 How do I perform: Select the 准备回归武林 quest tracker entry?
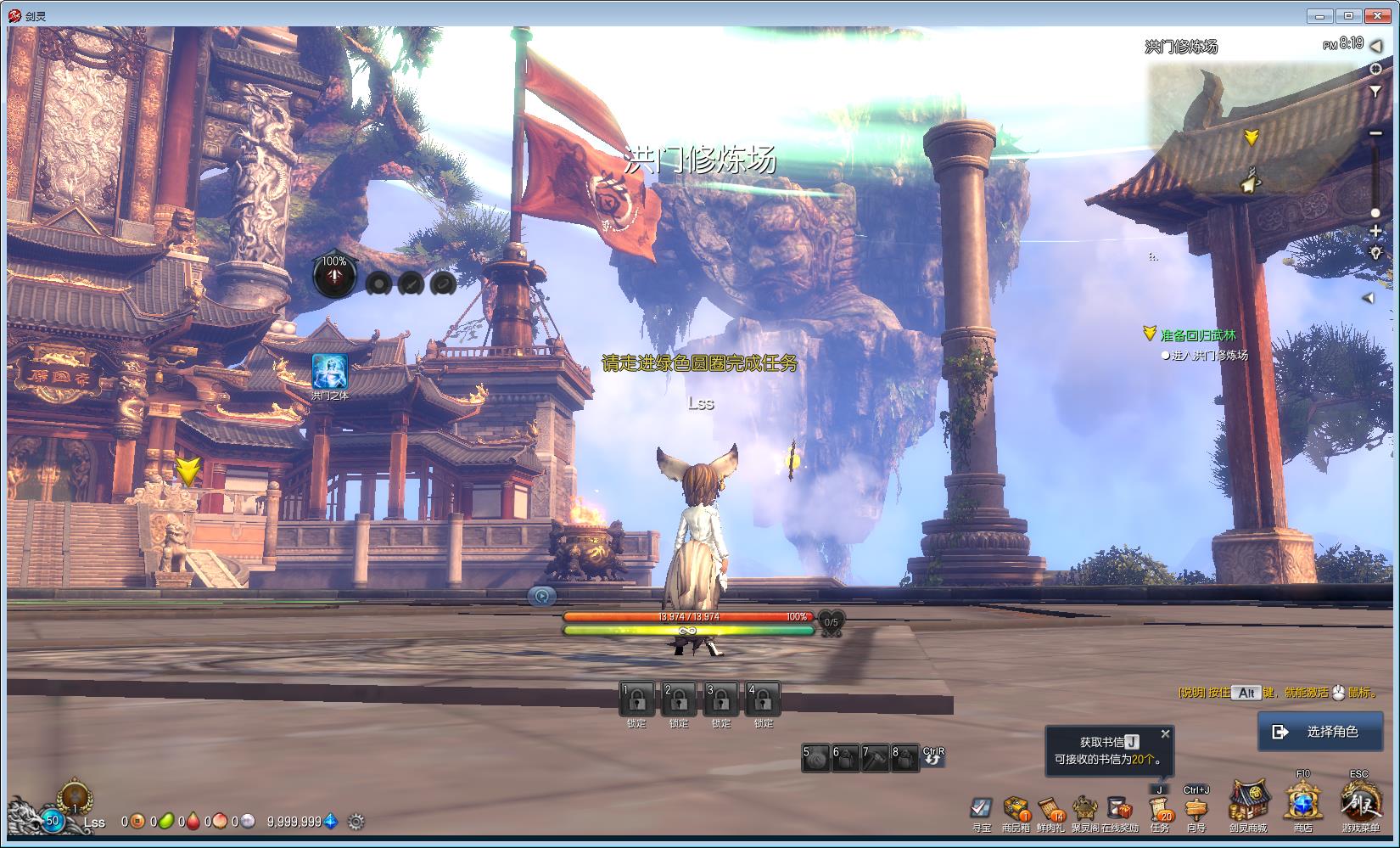pos(1198,335)
